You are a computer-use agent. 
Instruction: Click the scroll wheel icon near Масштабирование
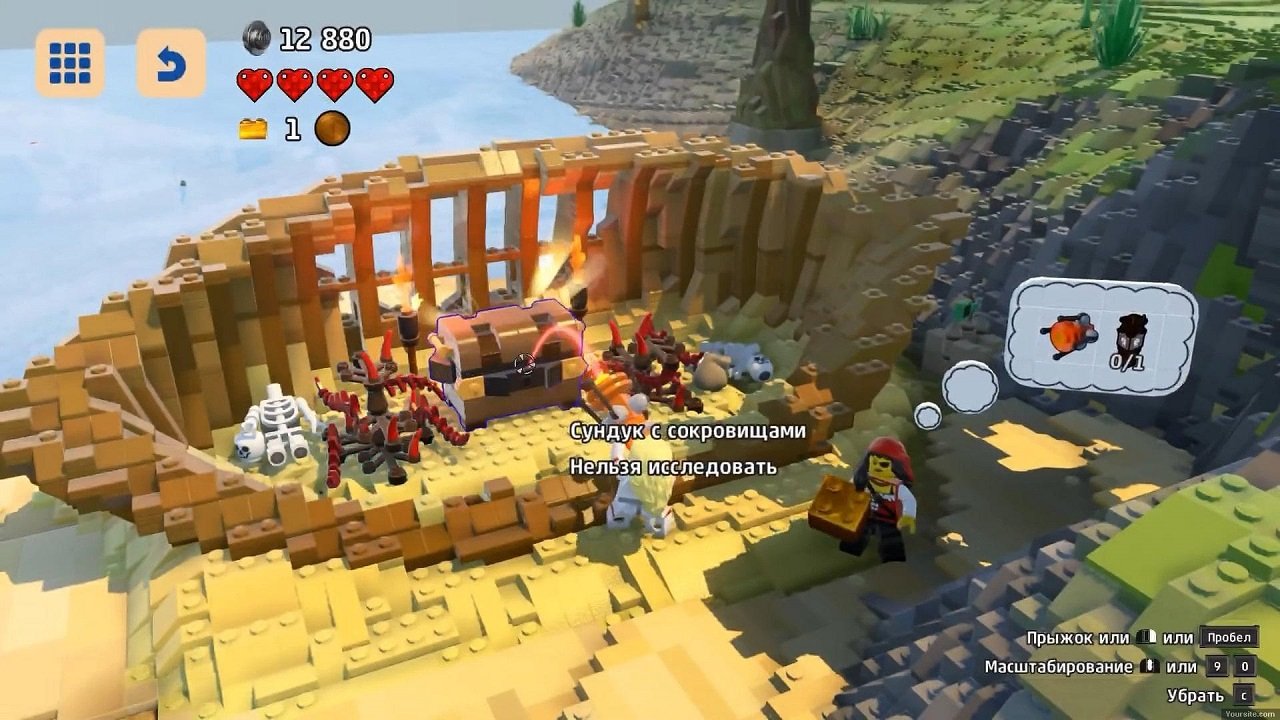[x=1150, y=666]
